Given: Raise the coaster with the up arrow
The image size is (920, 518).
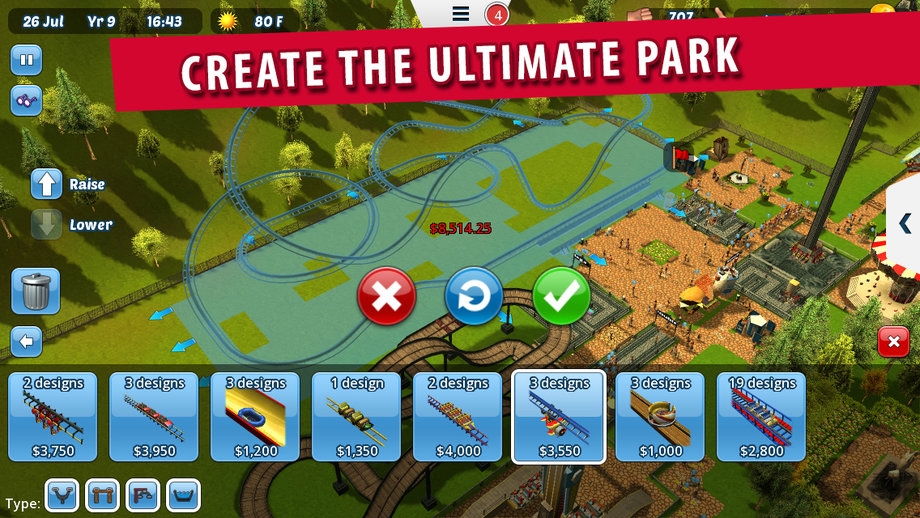Looking at the screenshot, I should point(47,184).
